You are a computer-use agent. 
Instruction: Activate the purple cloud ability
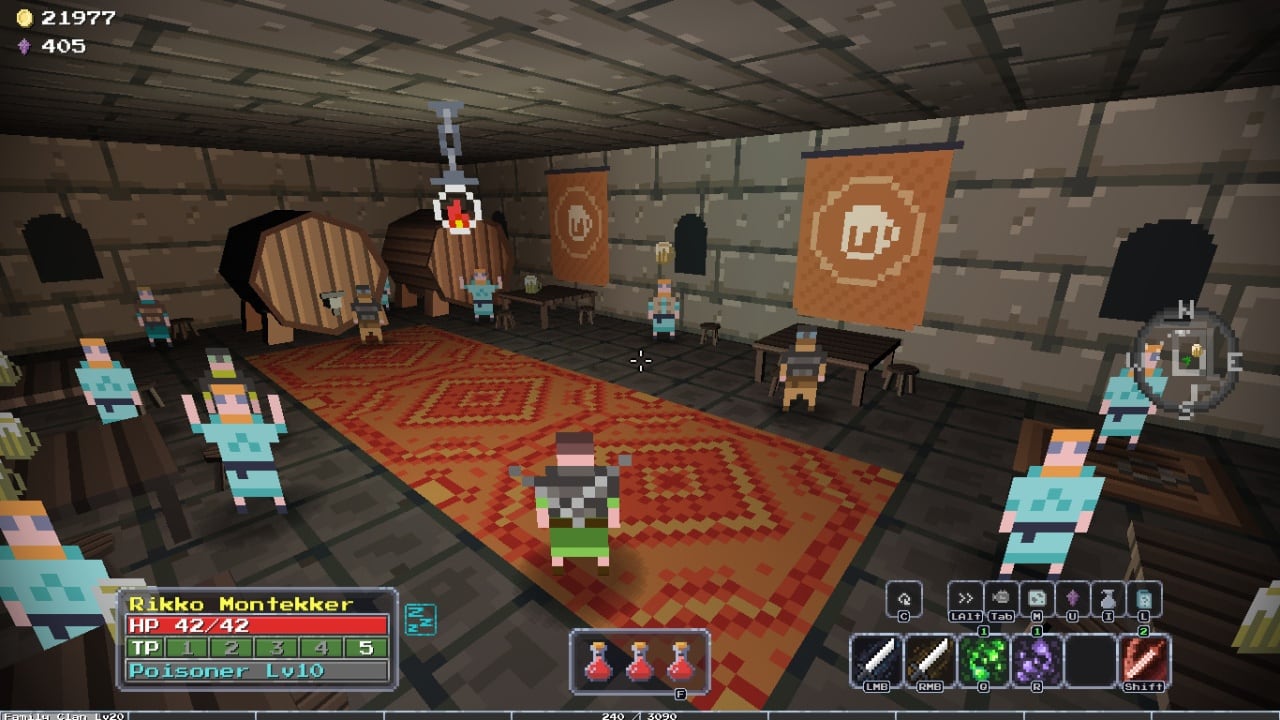(x=1037, y=660)
